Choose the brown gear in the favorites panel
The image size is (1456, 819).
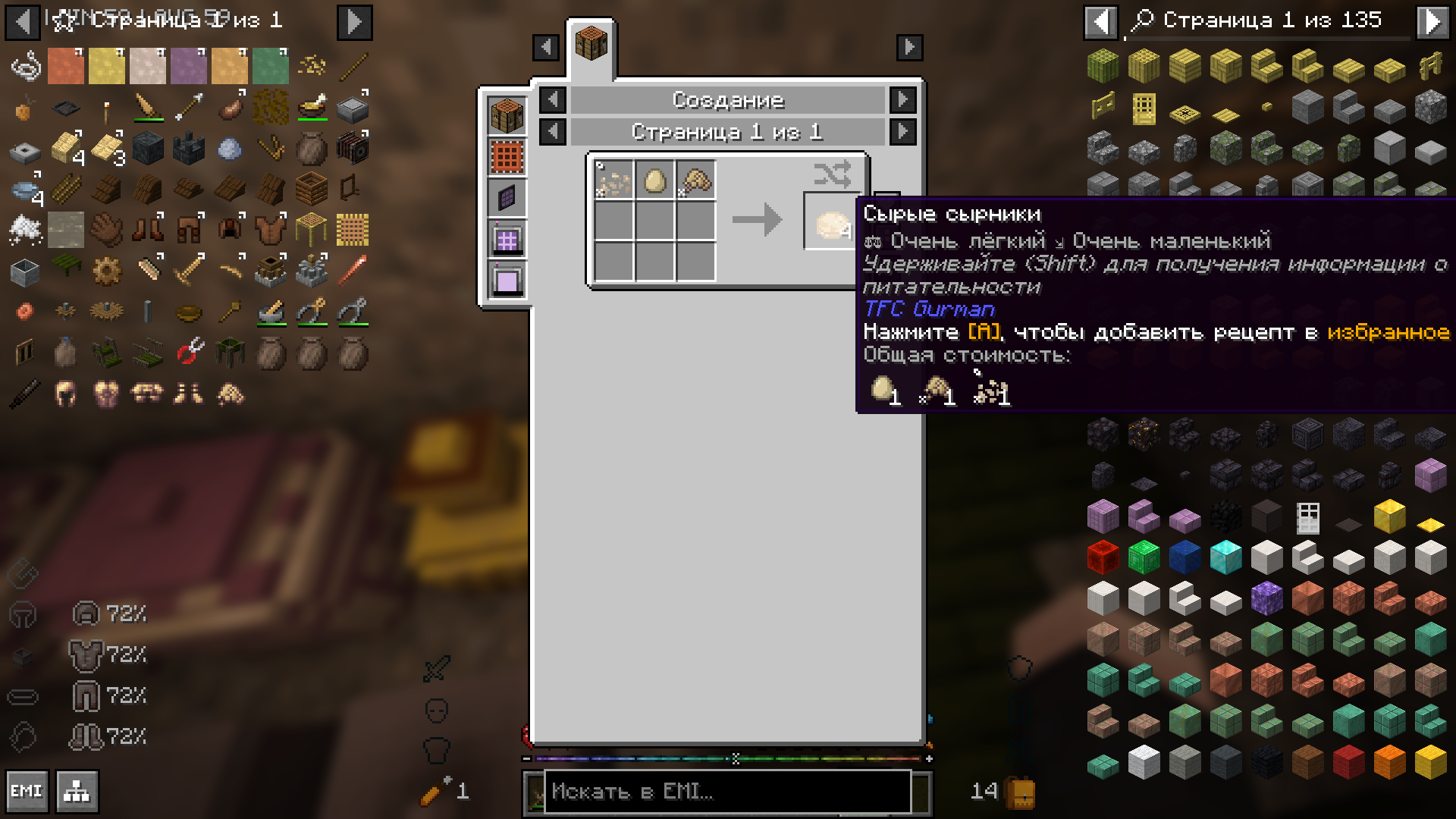[x=107, y=271]
